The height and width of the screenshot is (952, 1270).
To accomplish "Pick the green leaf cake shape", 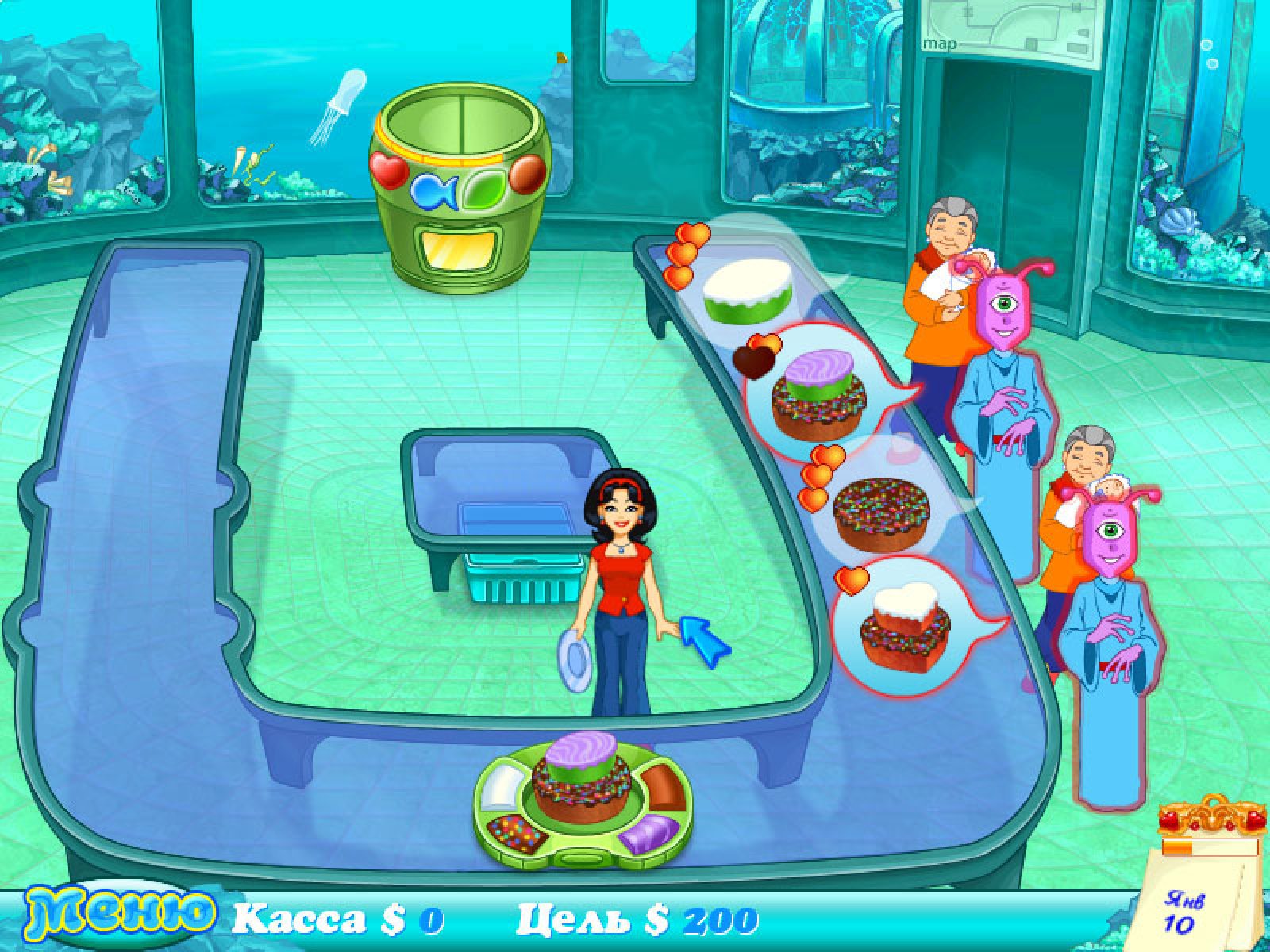I will 482,191.
